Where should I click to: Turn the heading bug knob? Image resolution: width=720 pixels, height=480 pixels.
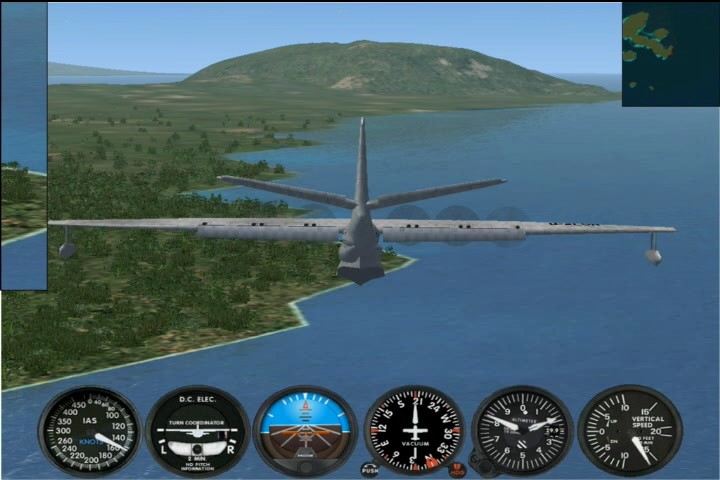[x=457, y=468]
